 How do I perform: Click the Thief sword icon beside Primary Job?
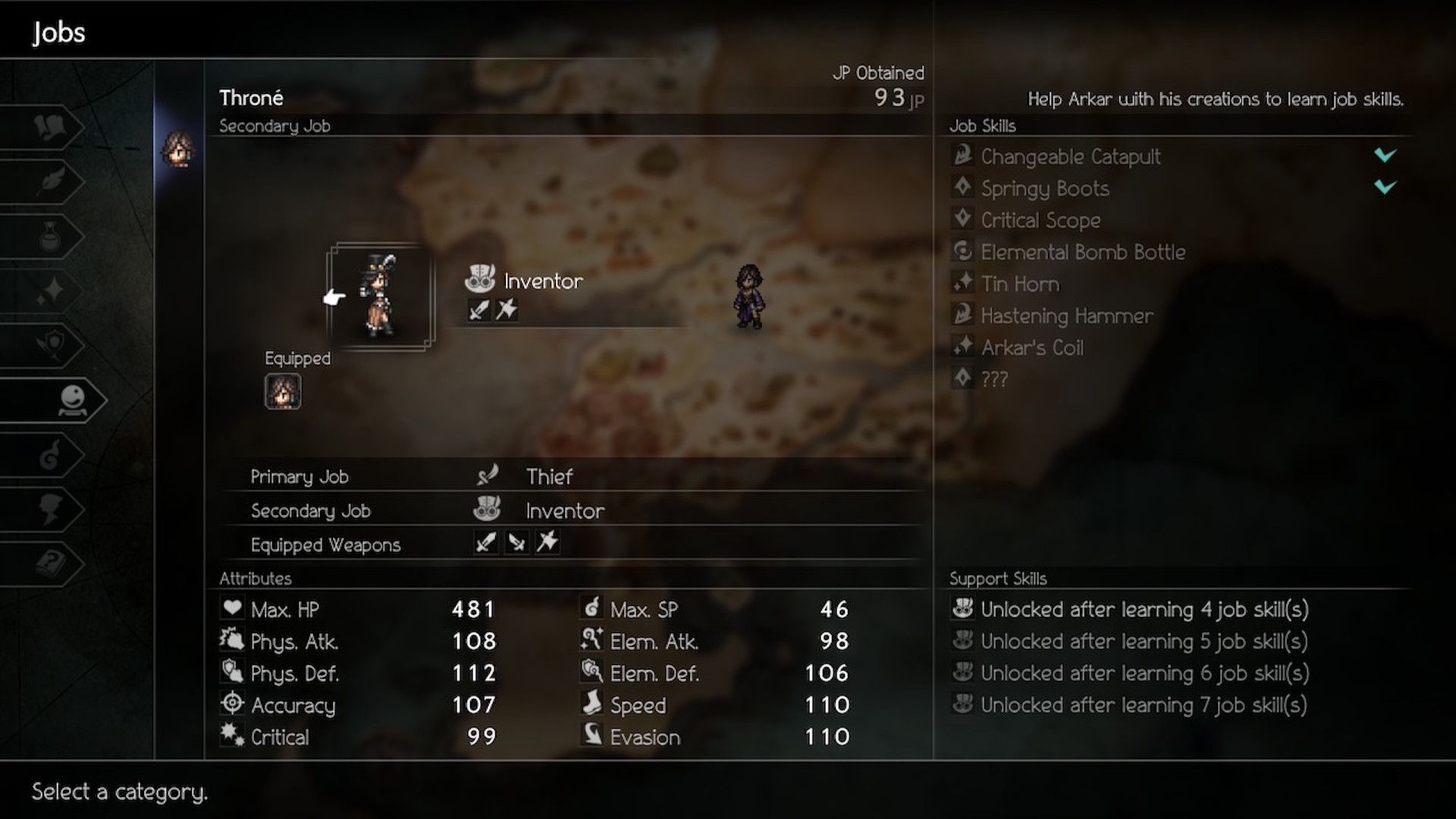point(488,476)
